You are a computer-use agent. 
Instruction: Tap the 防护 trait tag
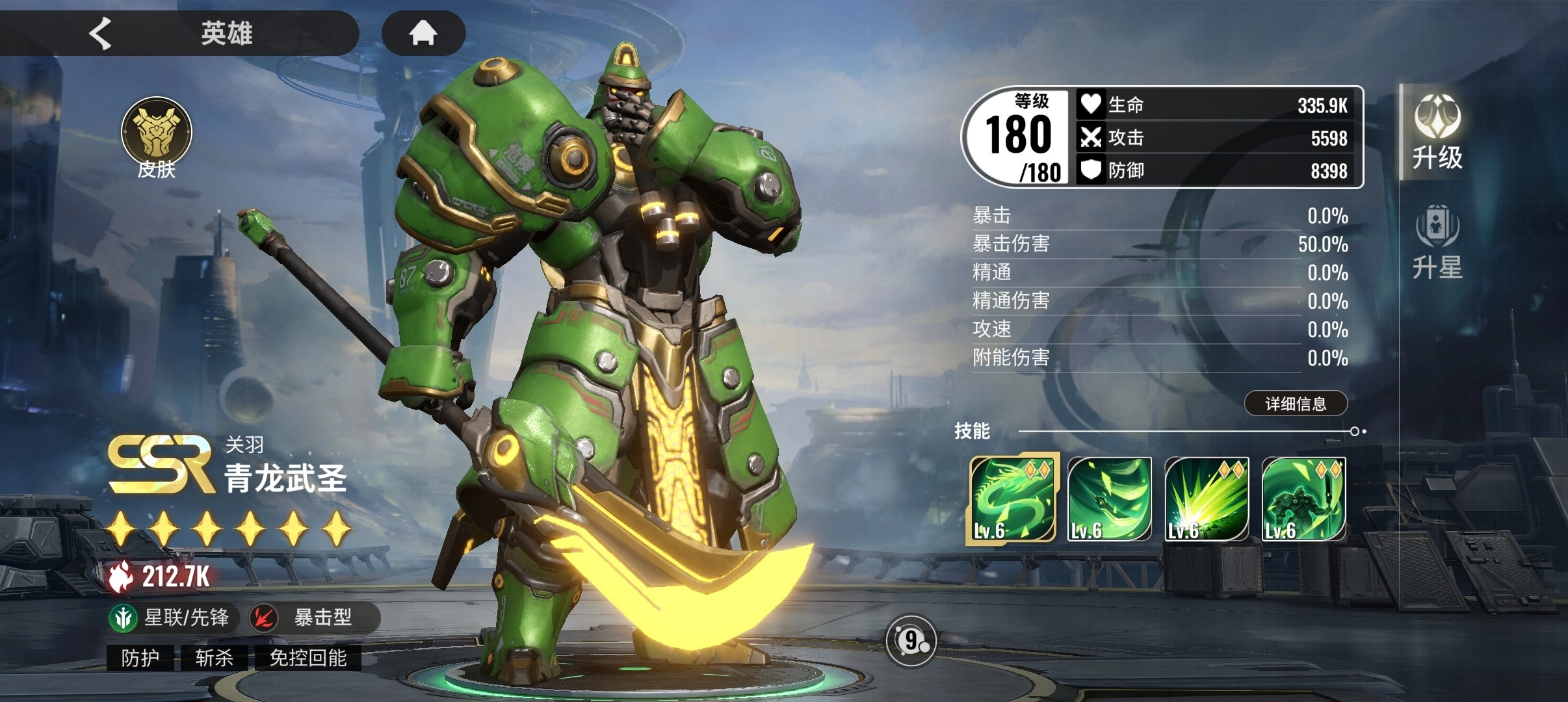140,658
